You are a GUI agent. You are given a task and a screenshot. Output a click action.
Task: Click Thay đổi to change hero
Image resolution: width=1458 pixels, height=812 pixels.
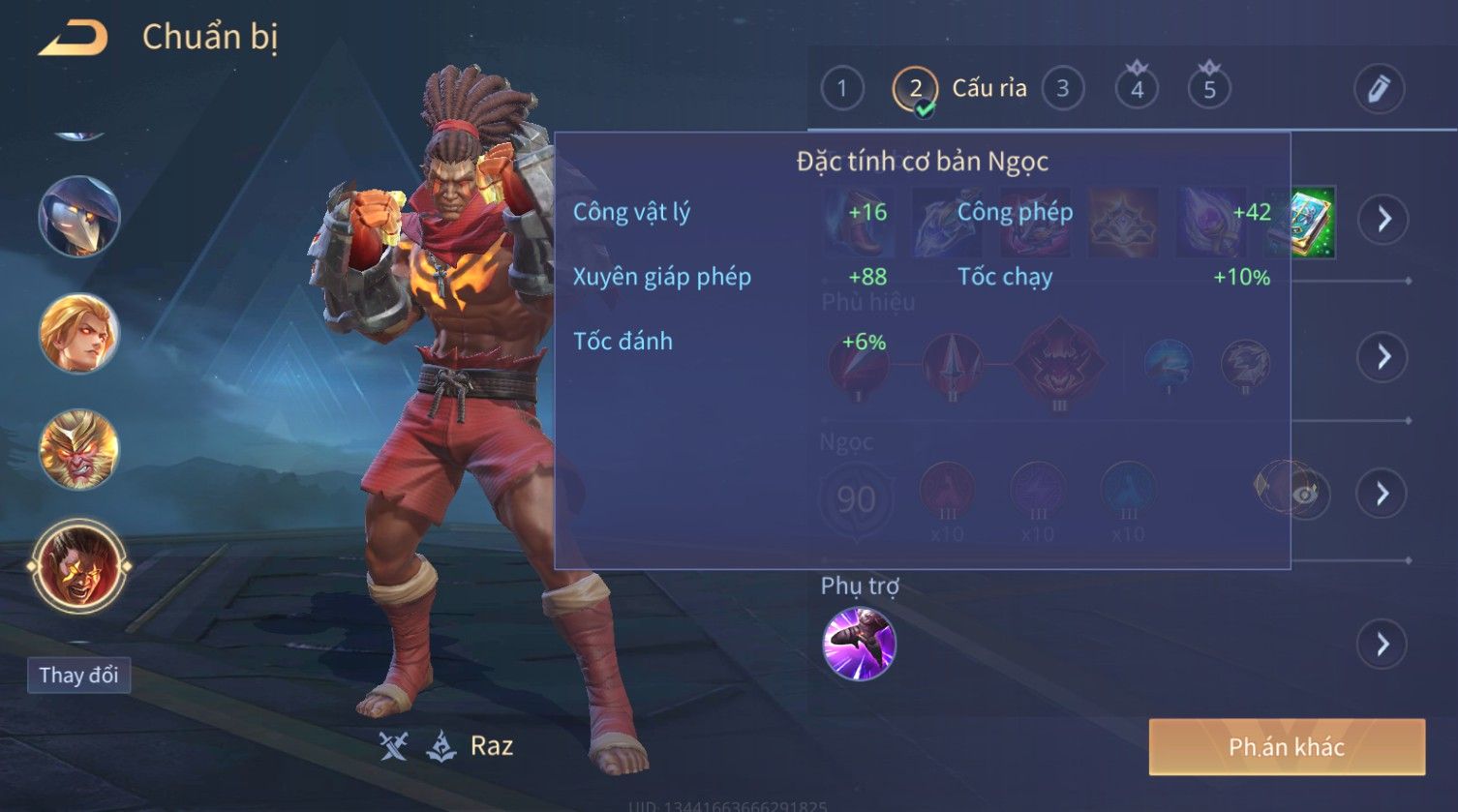tap(78, 675)
